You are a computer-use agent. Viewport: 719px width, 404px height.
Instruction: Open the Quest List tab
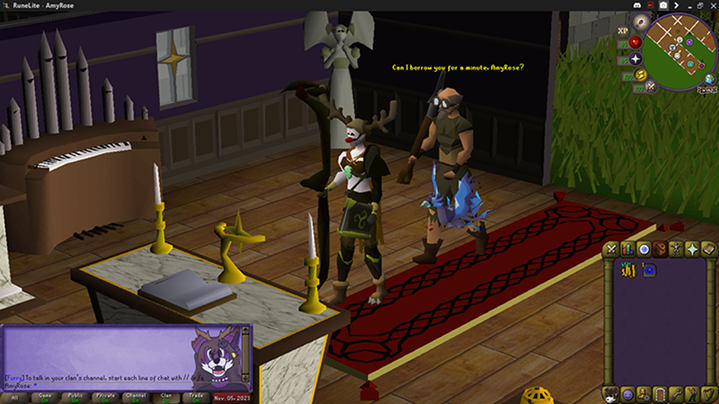[x=643, y=249]
